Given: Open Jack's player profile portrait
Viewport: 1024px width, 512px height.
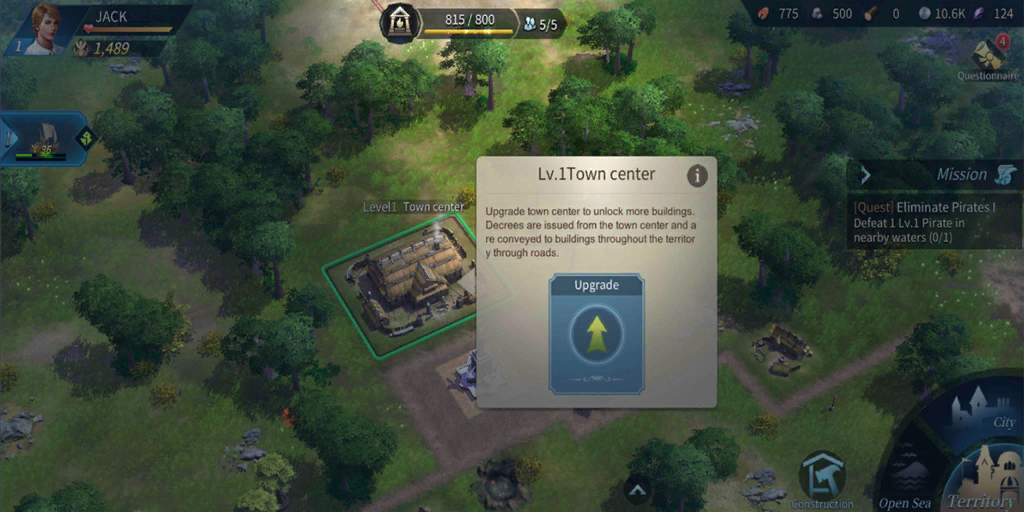Looking at the screenshot, I should click(46, 29).
